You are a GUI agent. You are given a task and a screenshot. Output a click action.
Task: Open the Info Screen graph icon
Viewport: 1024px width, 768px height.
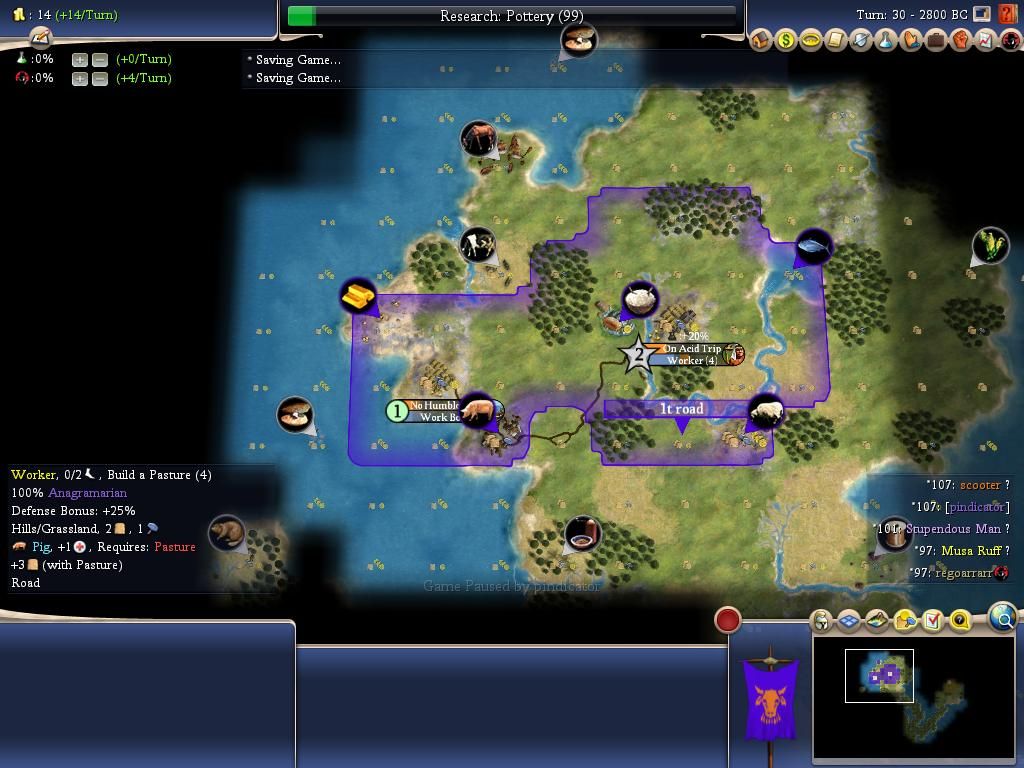[x=986, y=41]
